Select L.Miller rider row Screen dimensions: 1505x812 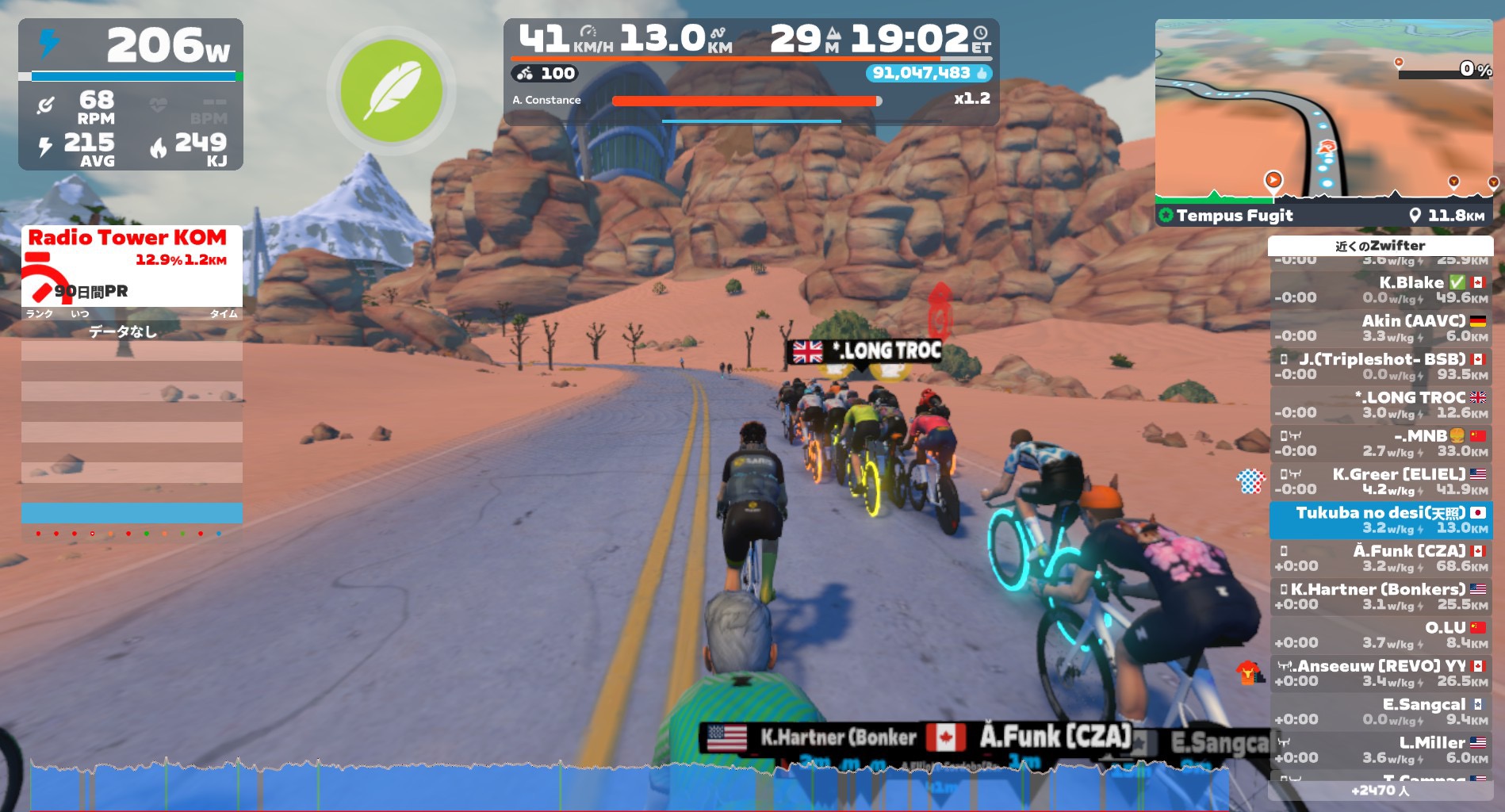[1381, 750]
